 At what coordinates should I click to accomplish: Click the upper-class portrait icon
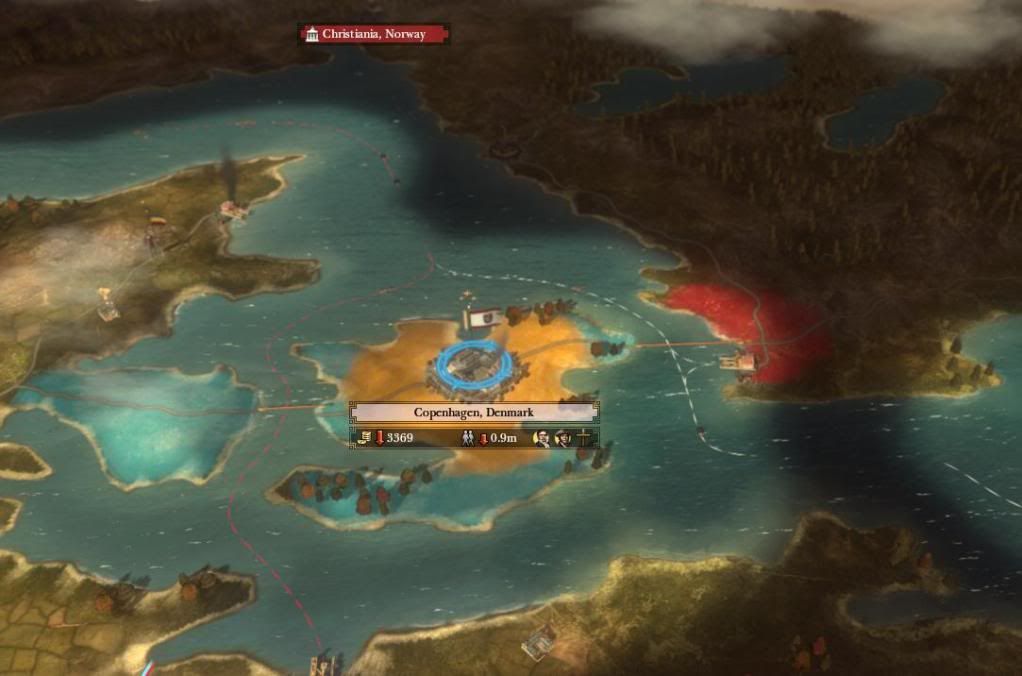(542, 438)
